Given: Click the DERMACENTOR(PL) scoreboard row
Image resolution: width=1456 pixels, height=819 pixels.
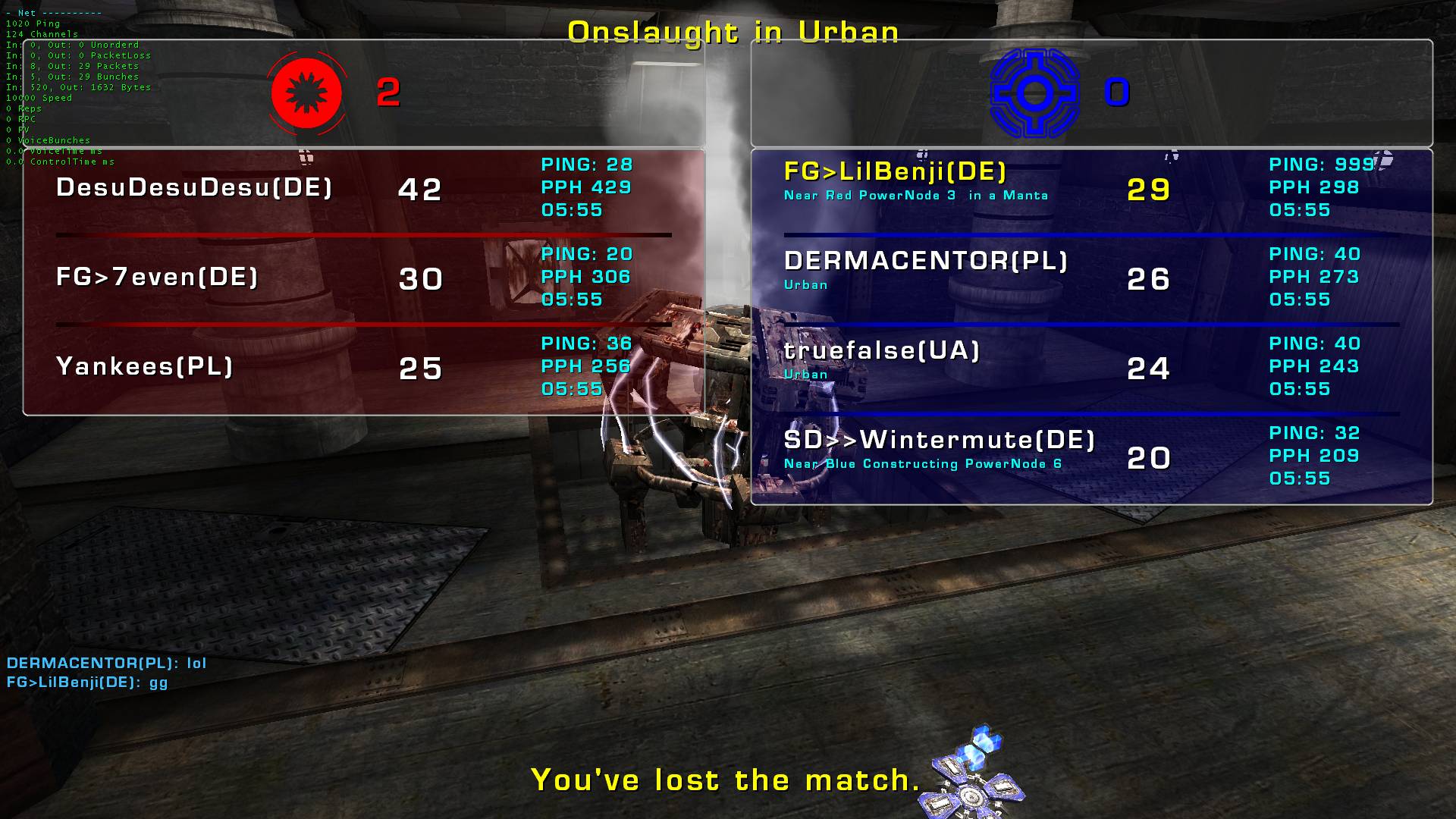Looking at the screenshot, I should pos(926,262).
